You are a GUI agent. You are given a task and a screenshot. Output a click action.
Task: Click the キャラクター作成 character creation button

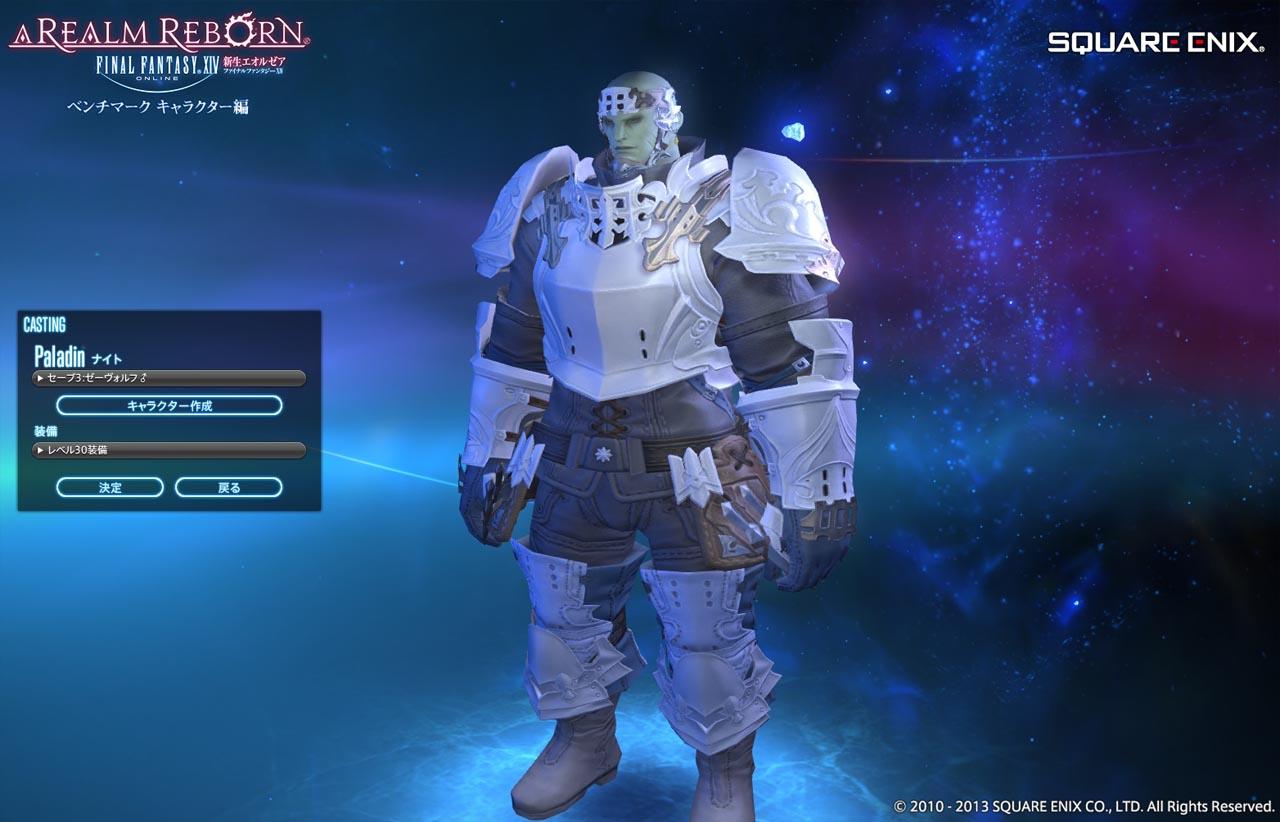click(169, 405)
